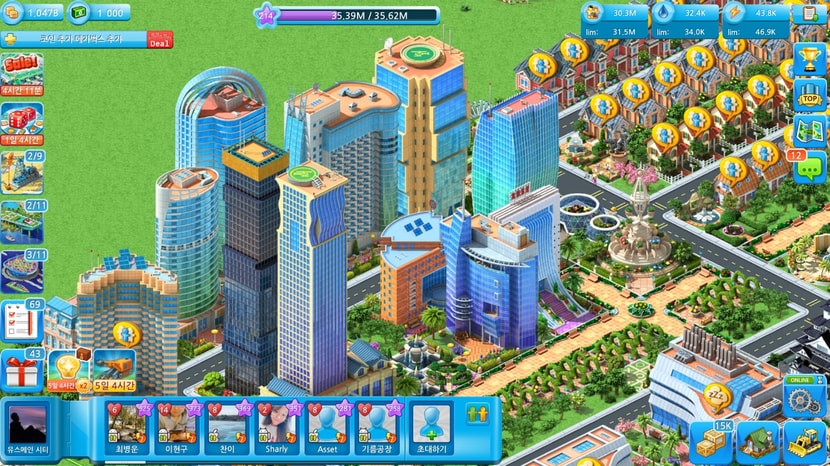Visit friend Asset's city

(327, 425)
